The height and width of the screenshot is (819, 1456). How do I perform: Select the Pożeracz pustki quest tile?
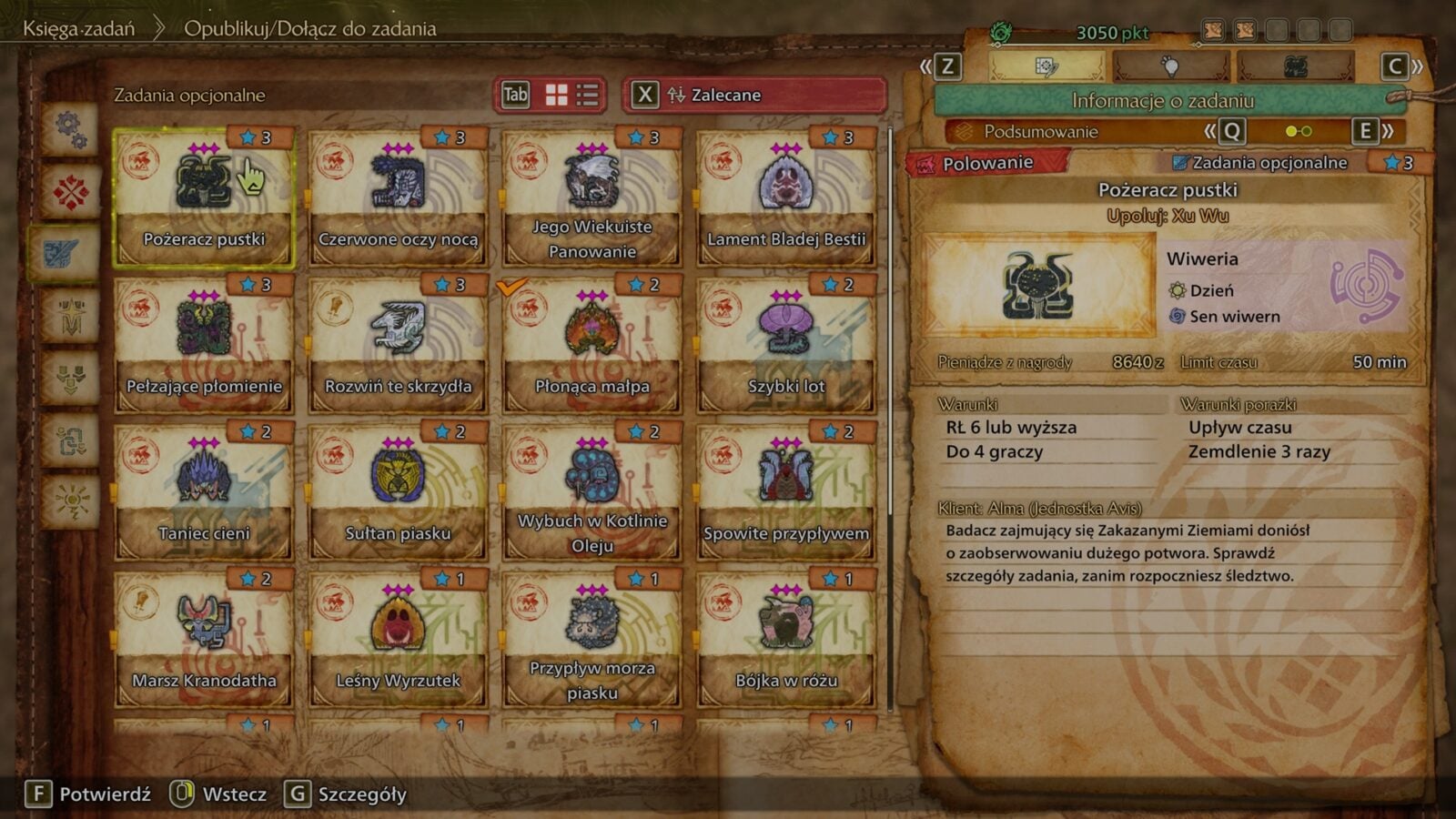tap(203, 197)
